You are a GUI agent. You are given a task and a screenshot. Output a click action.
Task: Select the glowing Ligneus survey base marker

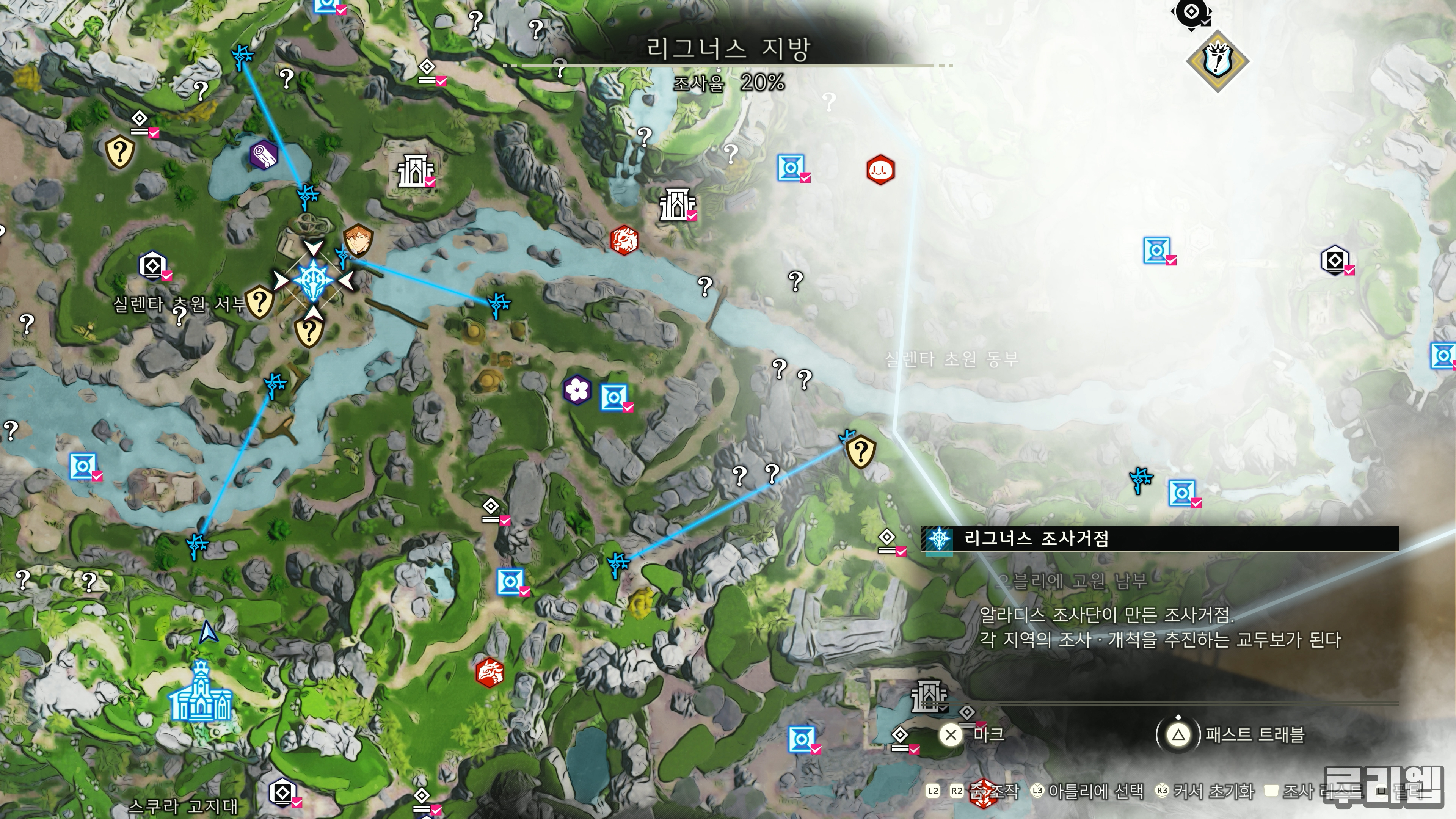pyautogui.click(x=312, y=279)
